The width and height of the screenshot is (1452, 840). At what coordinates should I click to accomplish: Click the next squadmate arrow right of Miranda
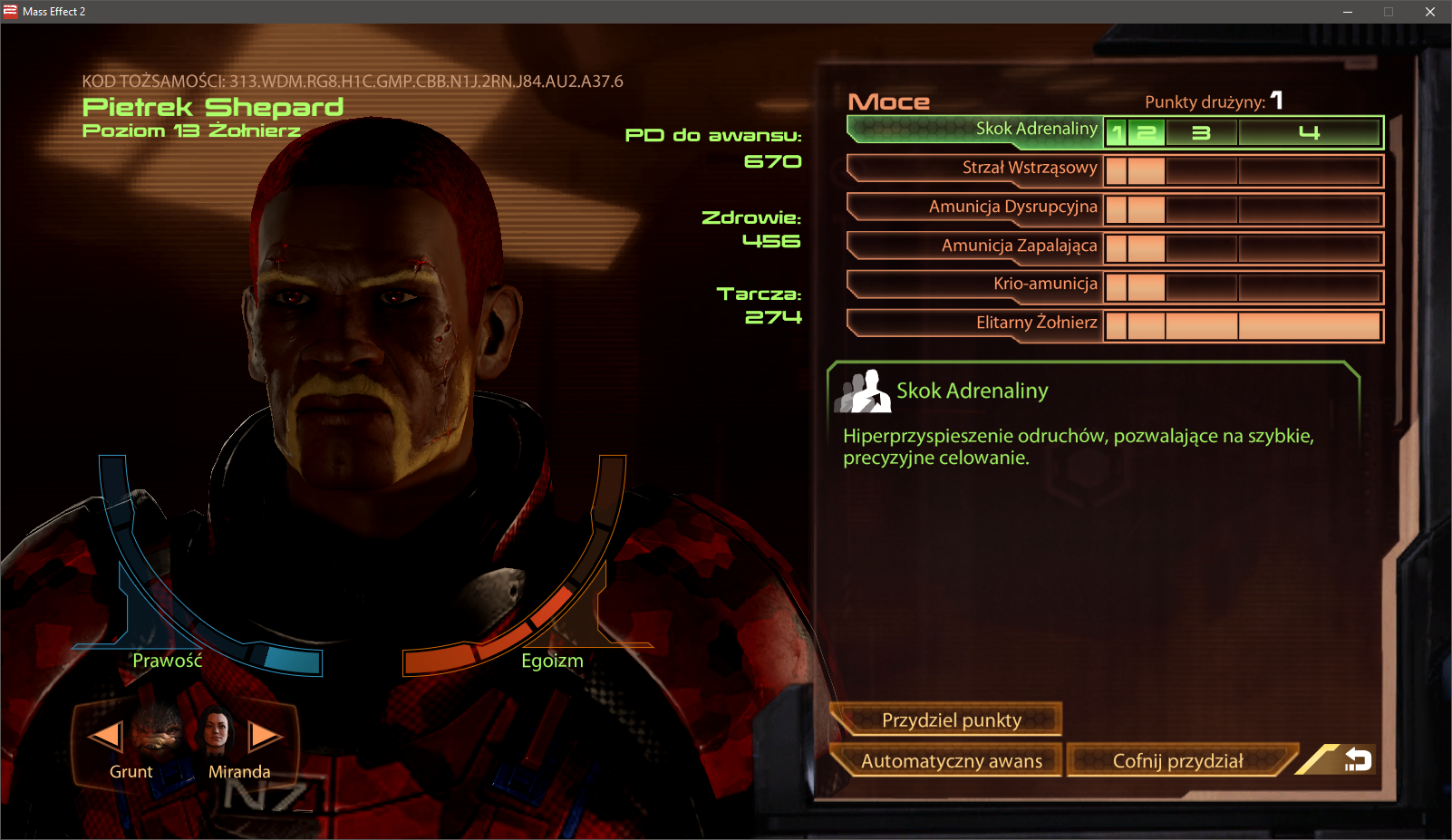coord(264,736)
